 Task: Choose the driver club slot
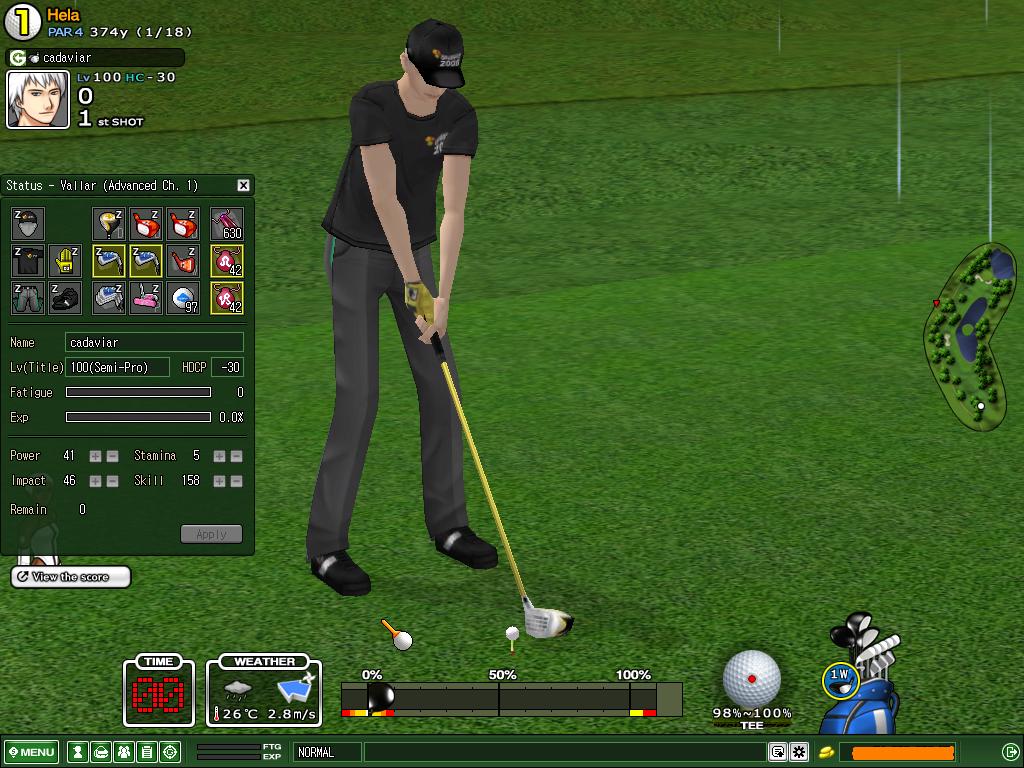coord(109,224)
